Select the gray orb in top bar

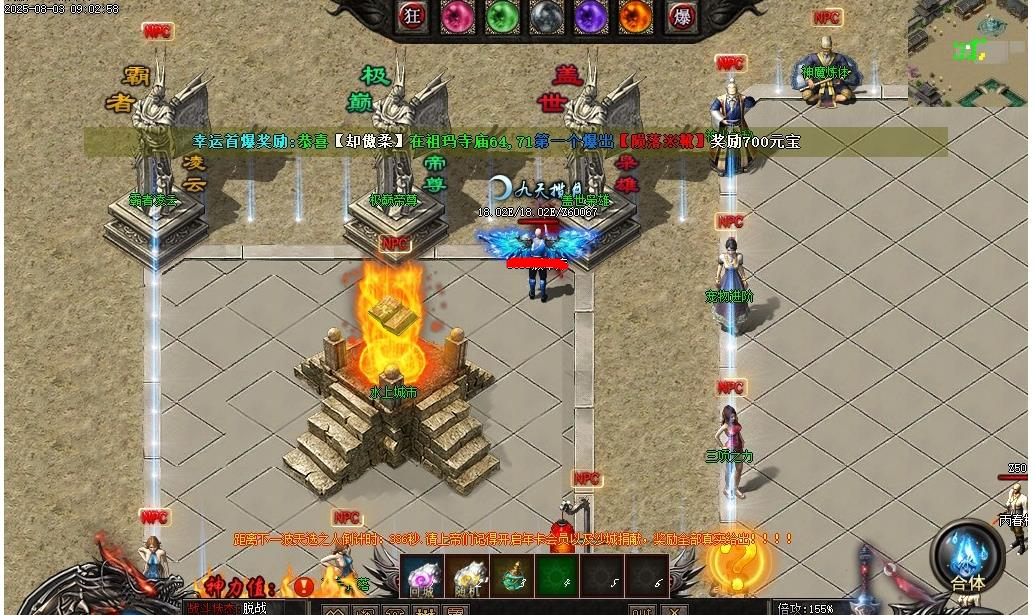pyautogui.click(x=546, y=16)
